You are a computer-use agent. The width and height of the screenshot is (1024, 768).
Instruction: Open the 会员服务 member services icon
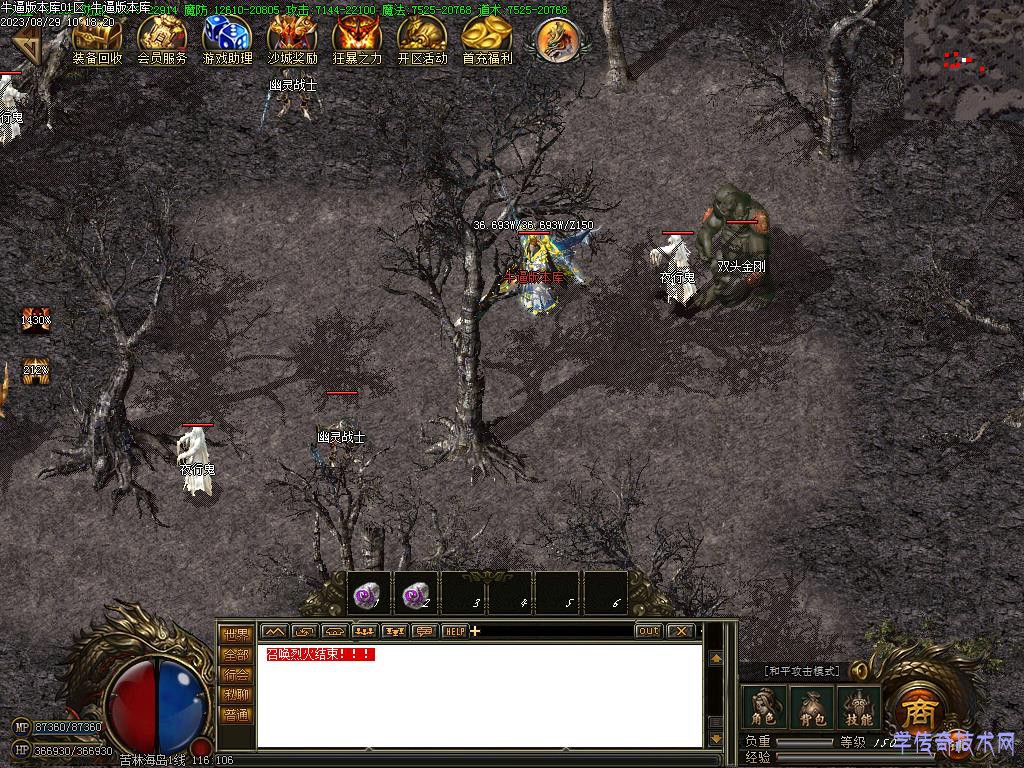click(x=162, y=38)
